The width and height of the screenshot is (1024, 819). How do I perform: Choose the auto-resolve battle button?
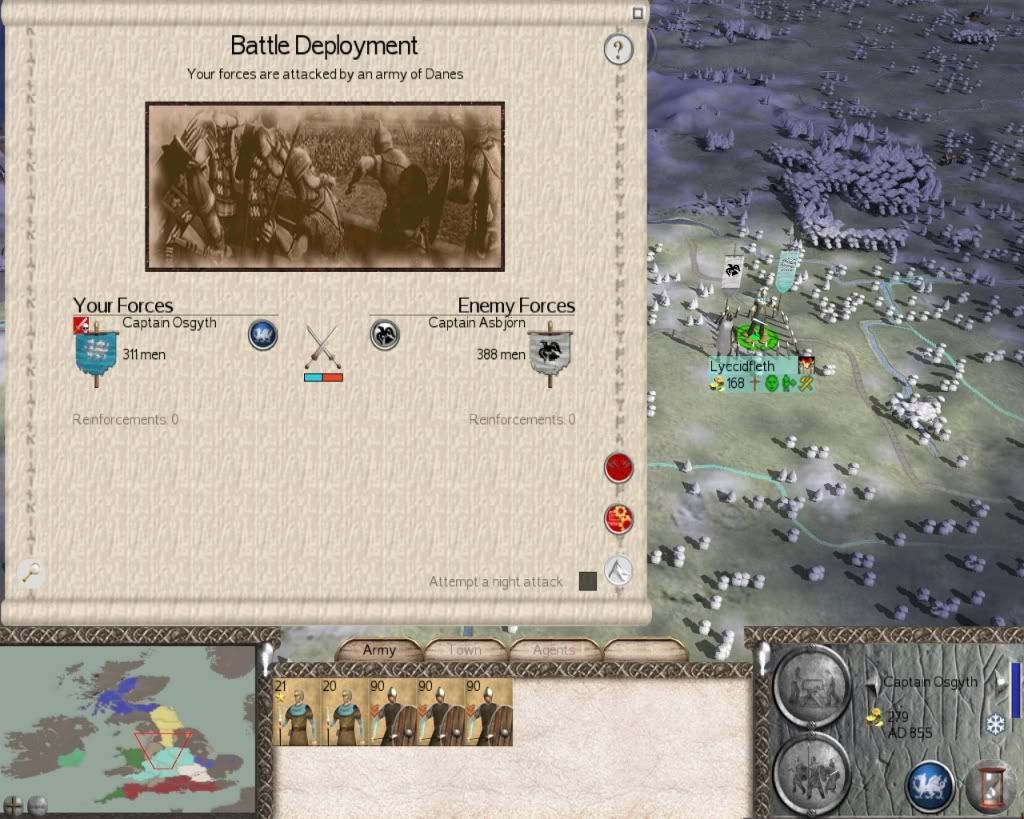coord(619,519)
